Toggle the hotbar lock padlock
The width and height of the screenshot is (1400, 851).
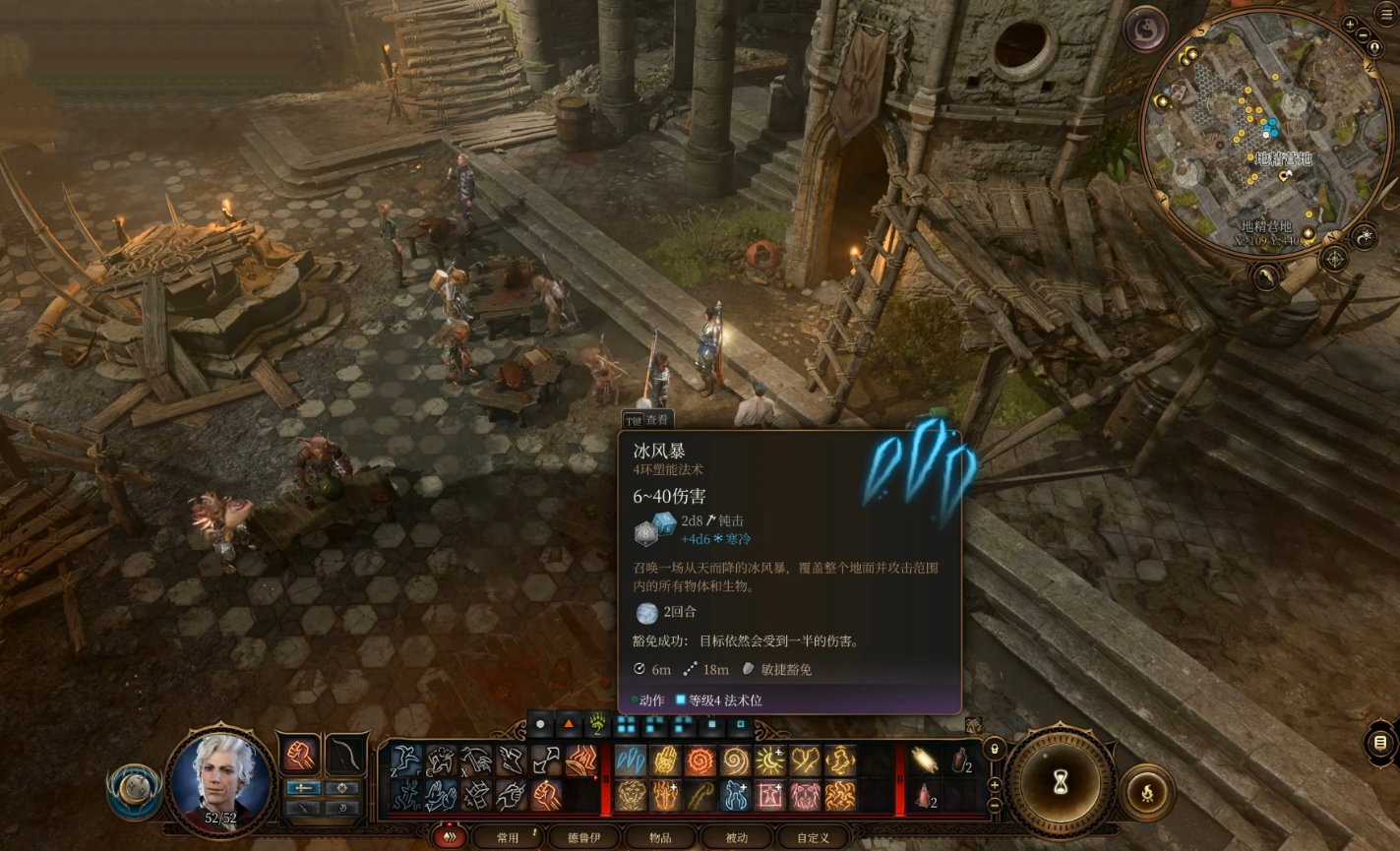(x=994, y=750)
